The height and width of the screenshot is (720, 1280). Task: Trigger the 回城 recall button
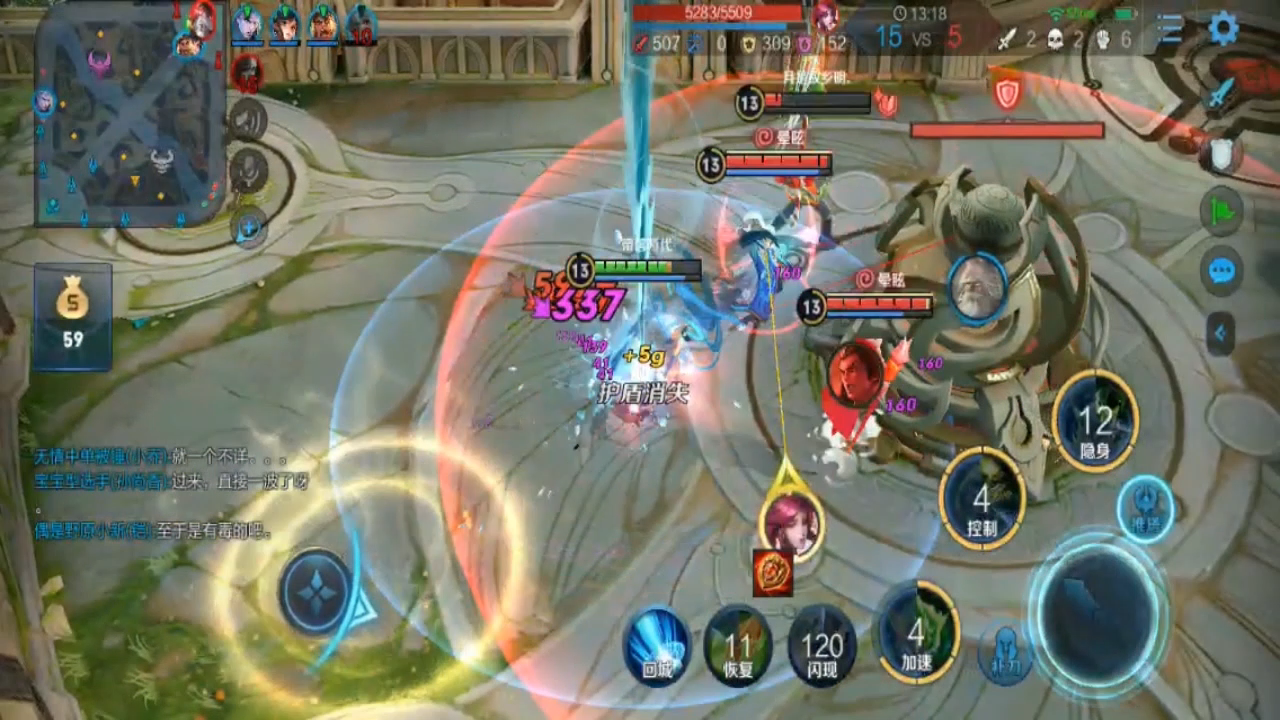tap(657, 645)
